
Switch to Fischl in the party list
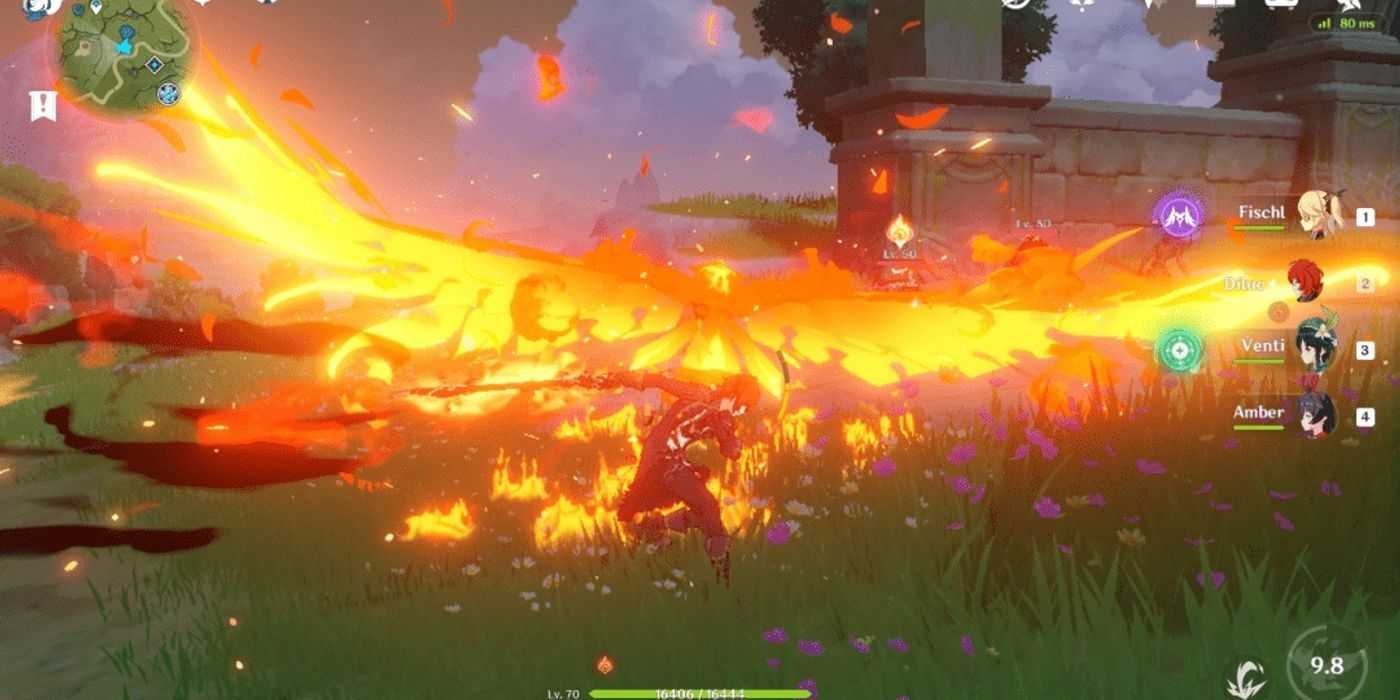pos(1318,216)
